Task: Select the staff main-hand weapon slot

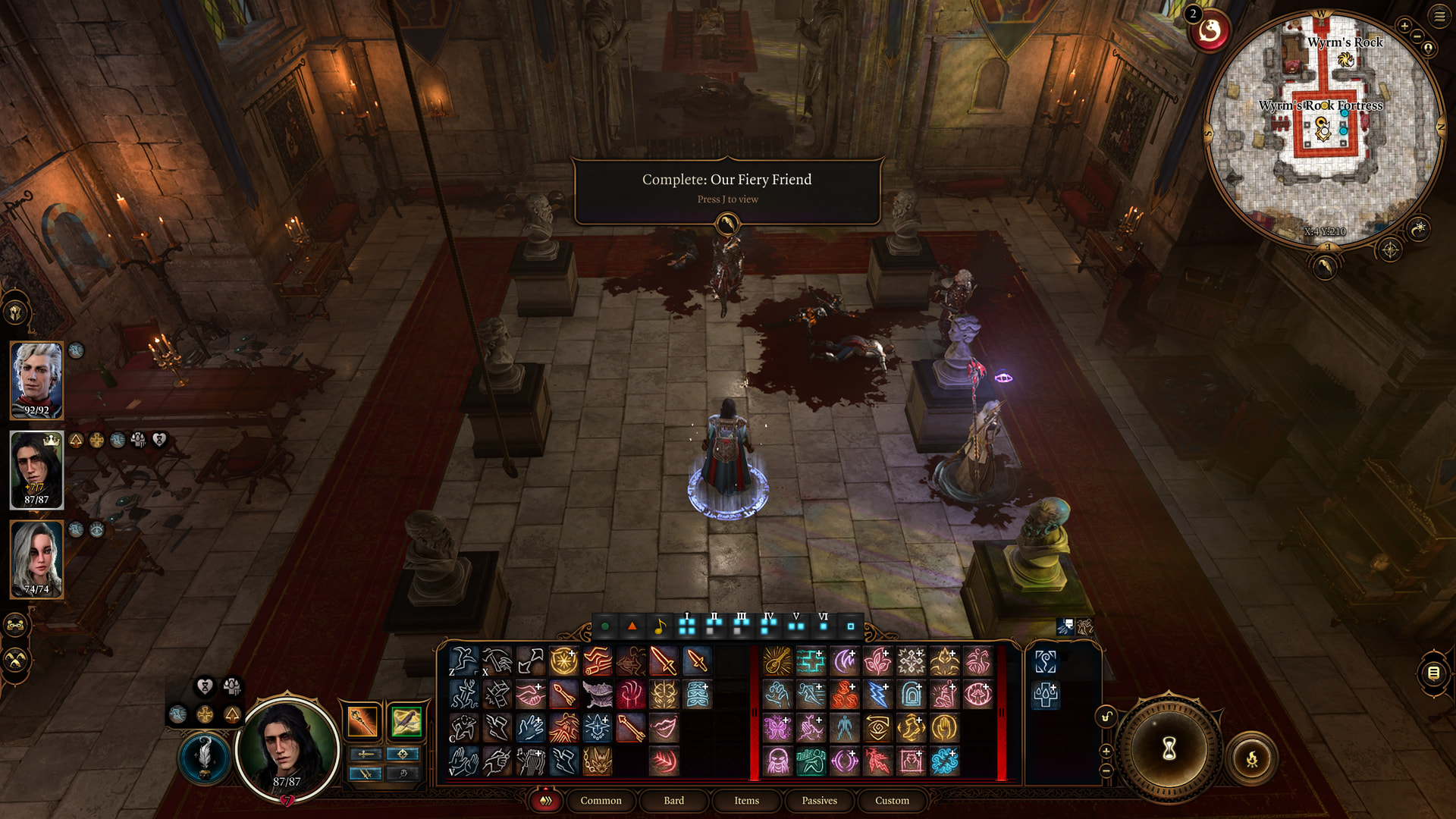Action: point(362,721)
